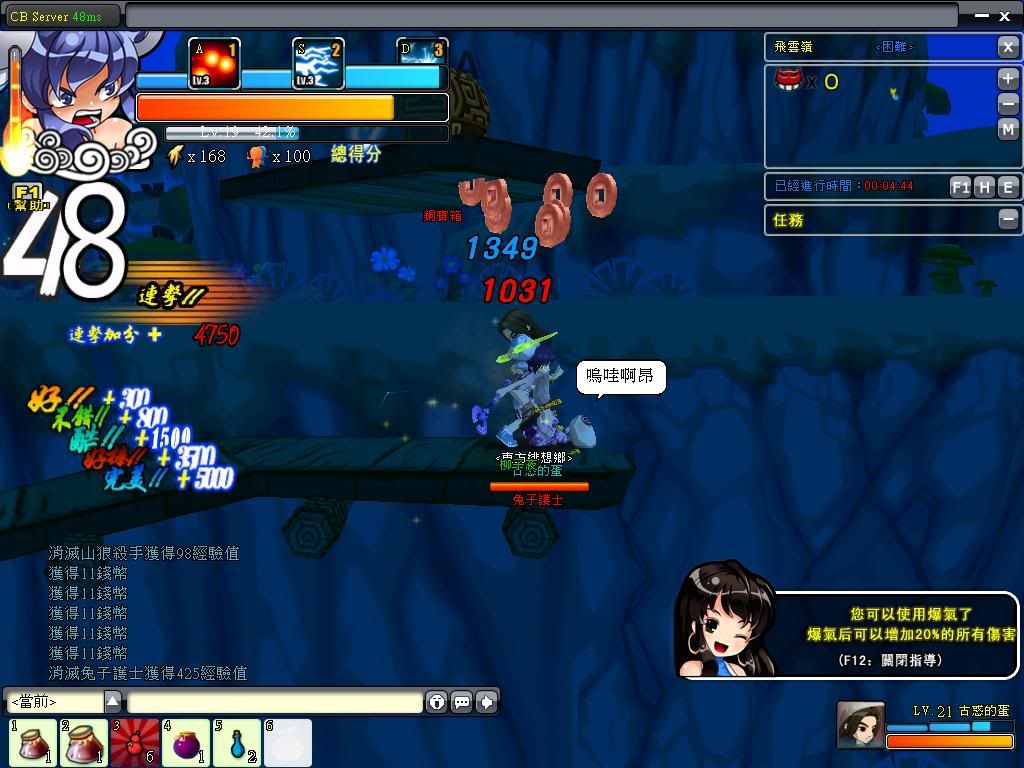Use the third skill marked D
This screenshot has width=1024, height=768.
[x=422, y=53]
